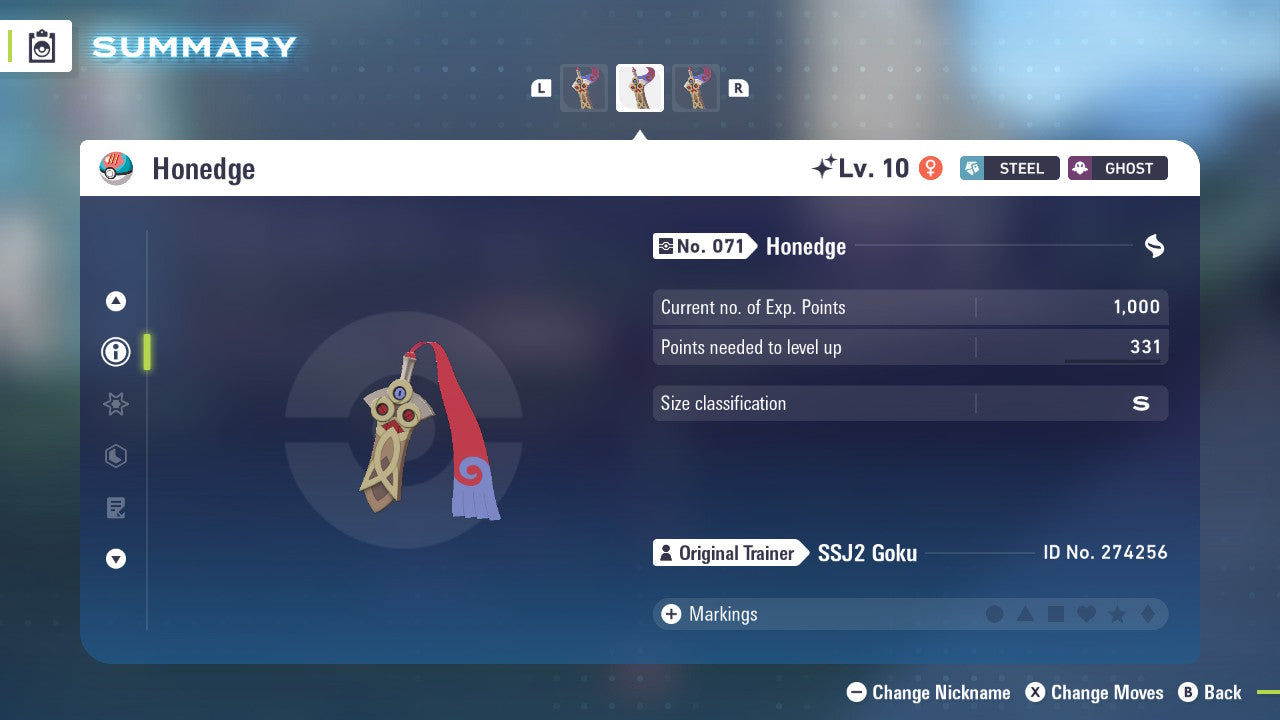Toggle the star marking
Image resolution: width=1280 pixels, height=720 pixels.
(1115, 614)
